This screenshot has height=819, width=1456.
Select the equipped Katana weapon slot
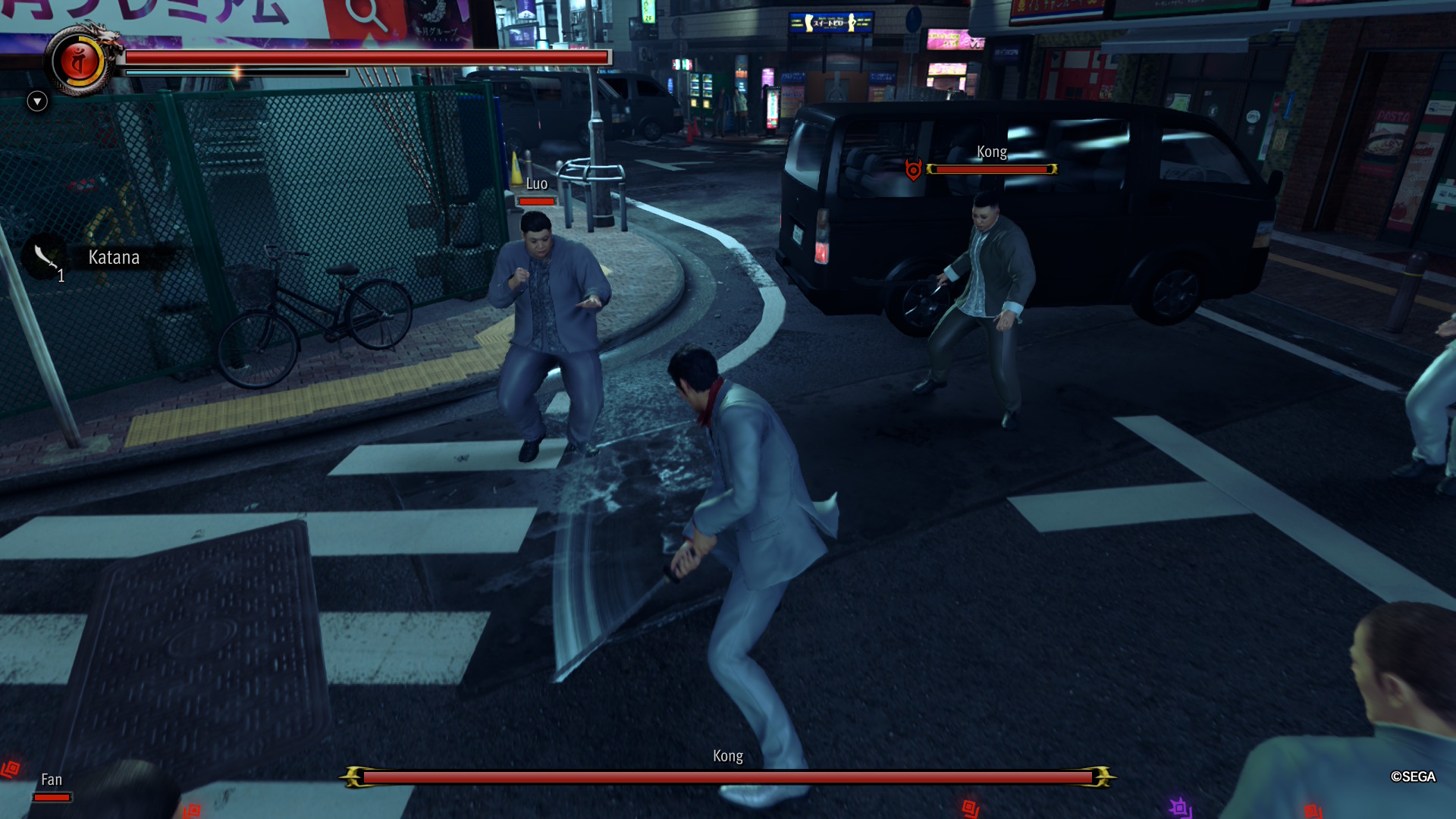(47, 257)
